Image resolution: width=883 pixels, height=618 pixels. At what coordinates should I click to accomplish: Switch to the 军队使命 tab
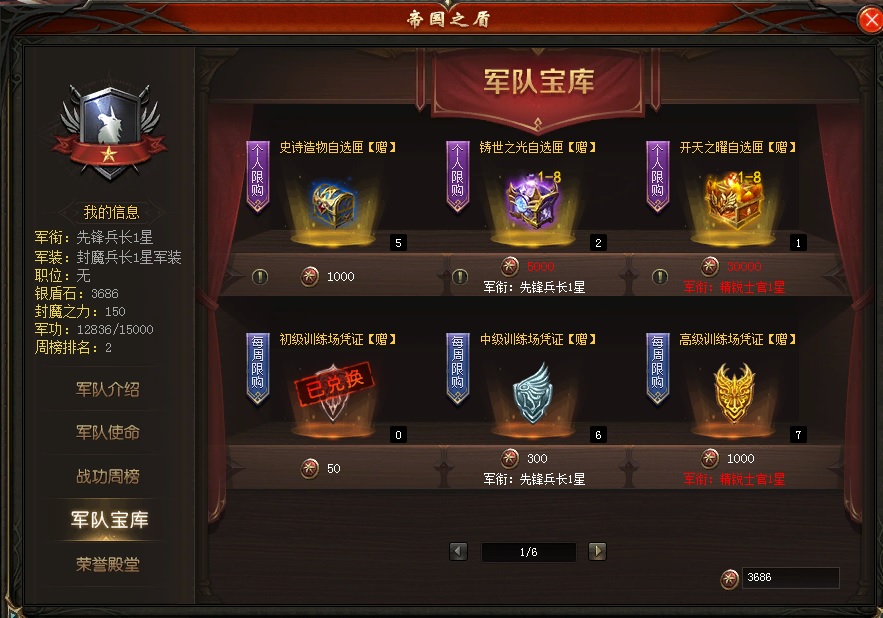point(108,432)
